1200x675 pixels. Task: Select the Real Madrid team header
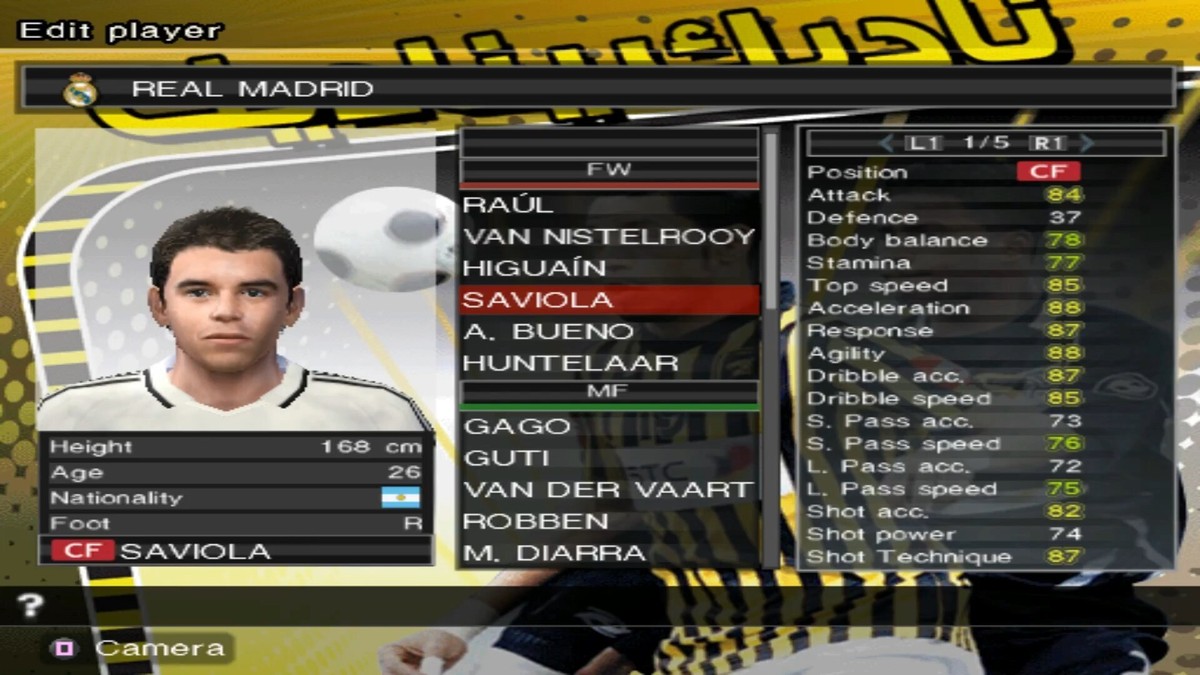[598, 88]
